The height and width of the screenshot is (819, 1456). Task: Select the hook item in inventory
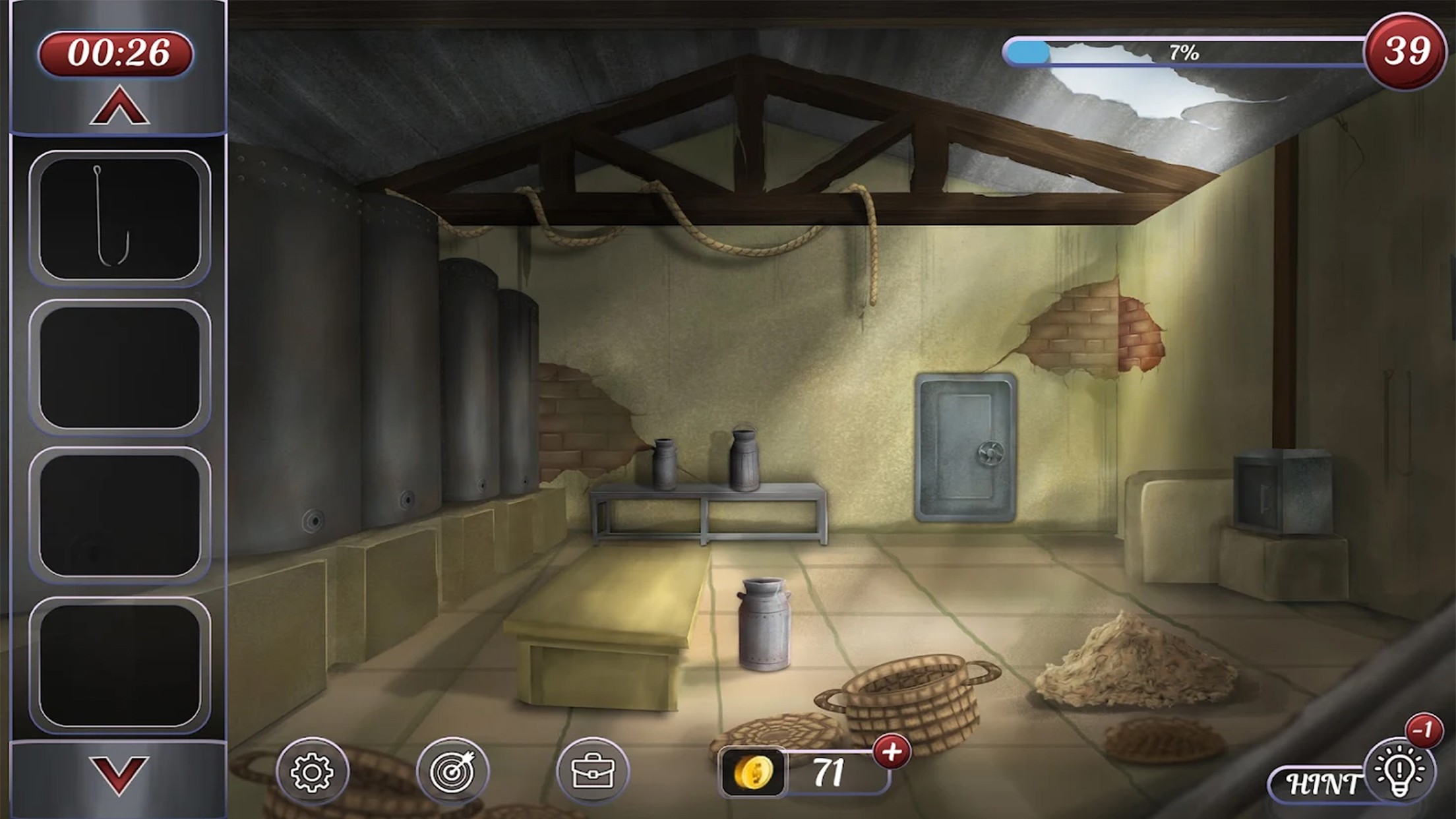[x=119, y=218]
